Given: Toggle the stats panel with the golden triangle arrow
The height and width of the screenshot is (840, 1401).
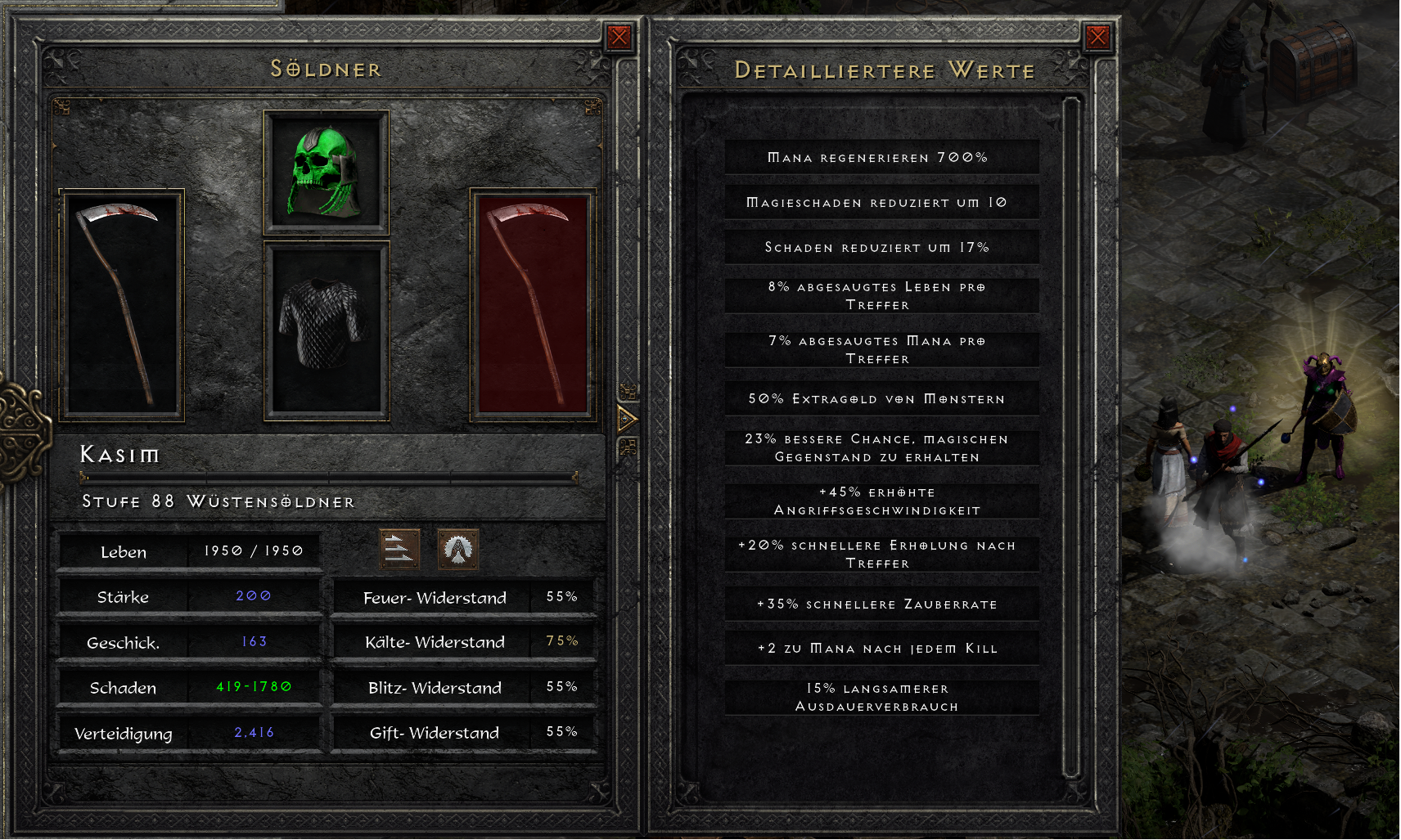Looking at the screenshot, I should tap(628, 420).
